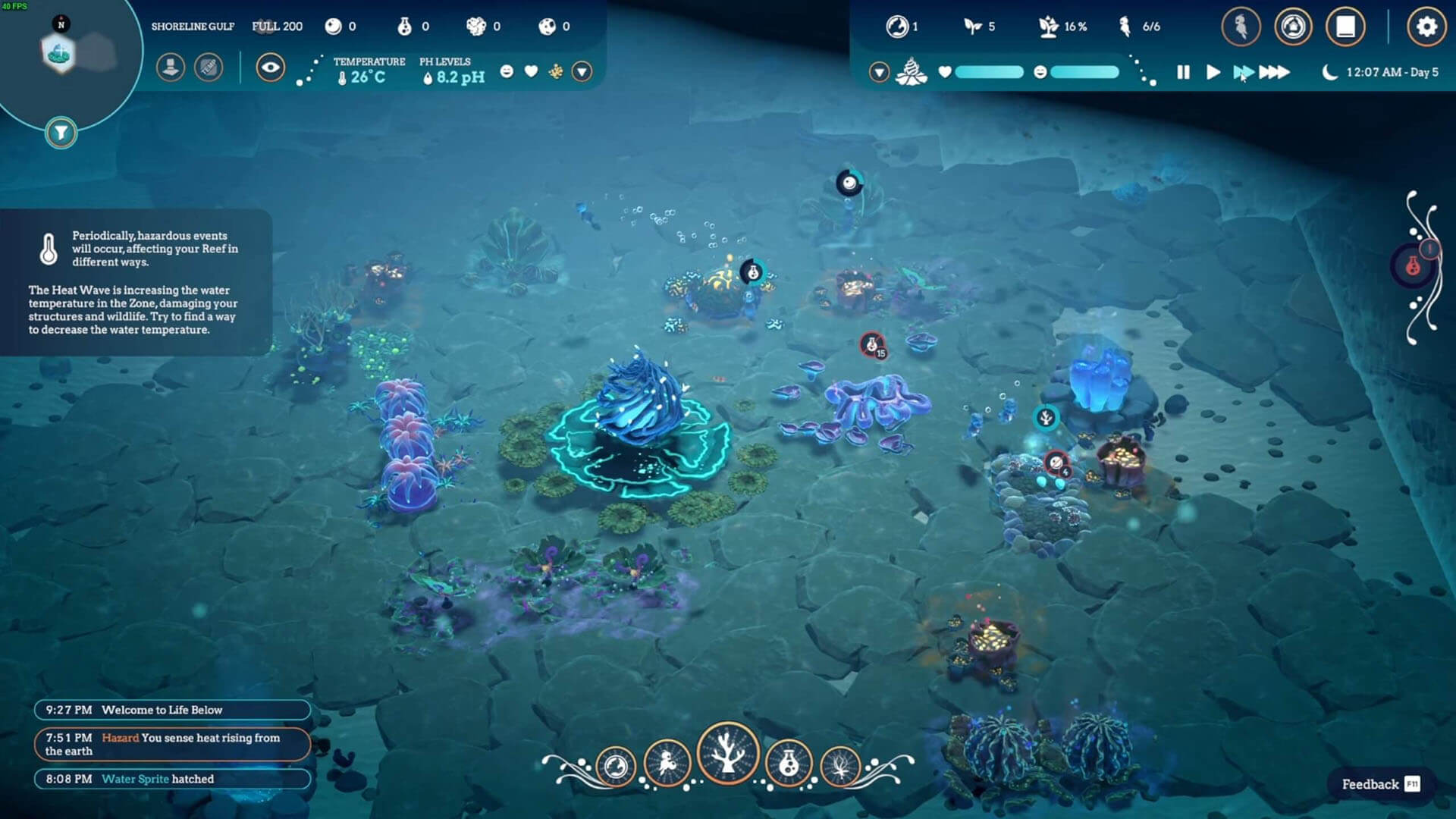The width and height of the screenshot is (1456, 819).
Task: Open the seaweed plants category
Action: tap(840, 766)
